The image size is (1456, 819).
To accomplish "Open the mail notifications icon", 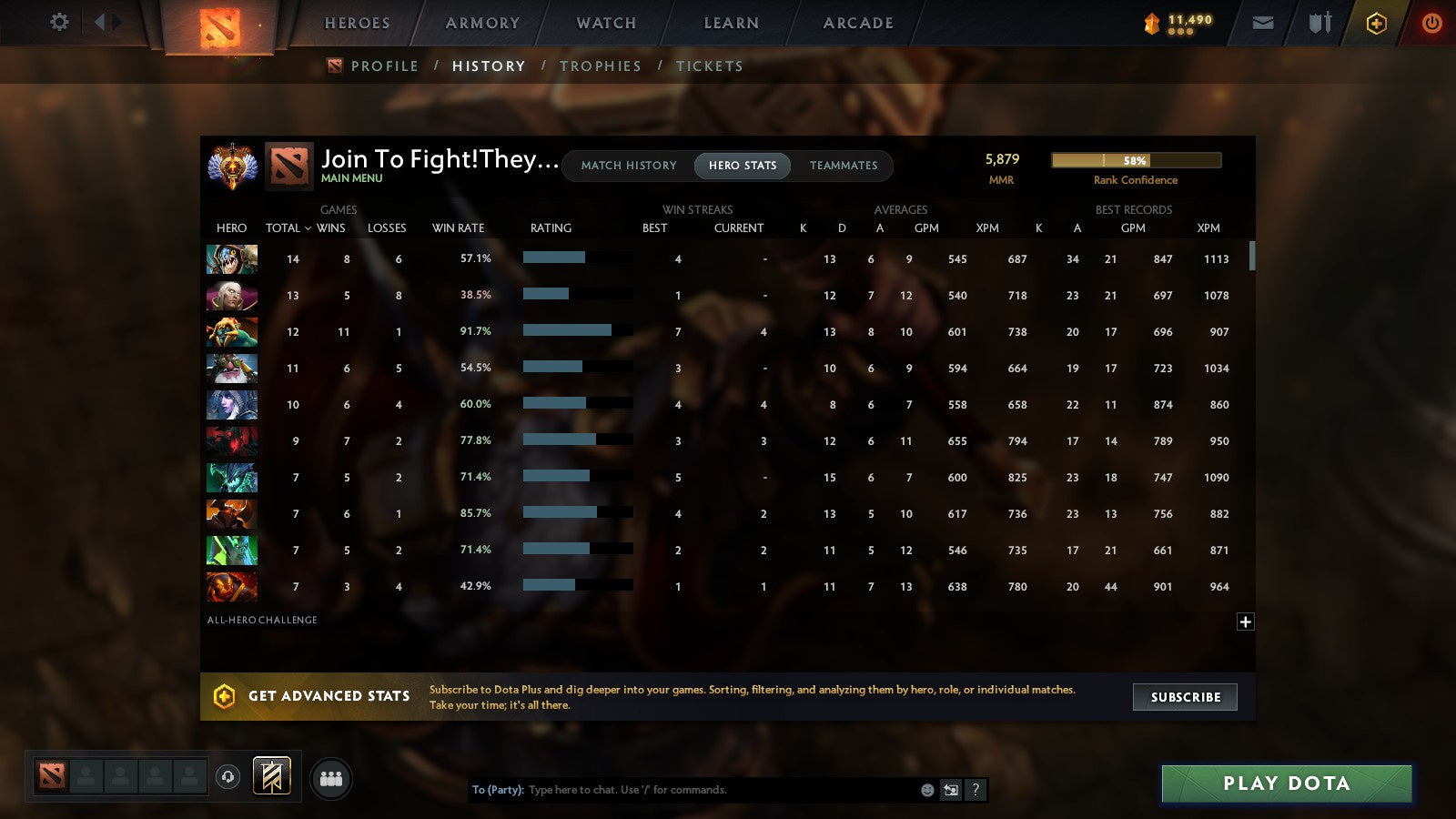I will [x=1263, y=24].
